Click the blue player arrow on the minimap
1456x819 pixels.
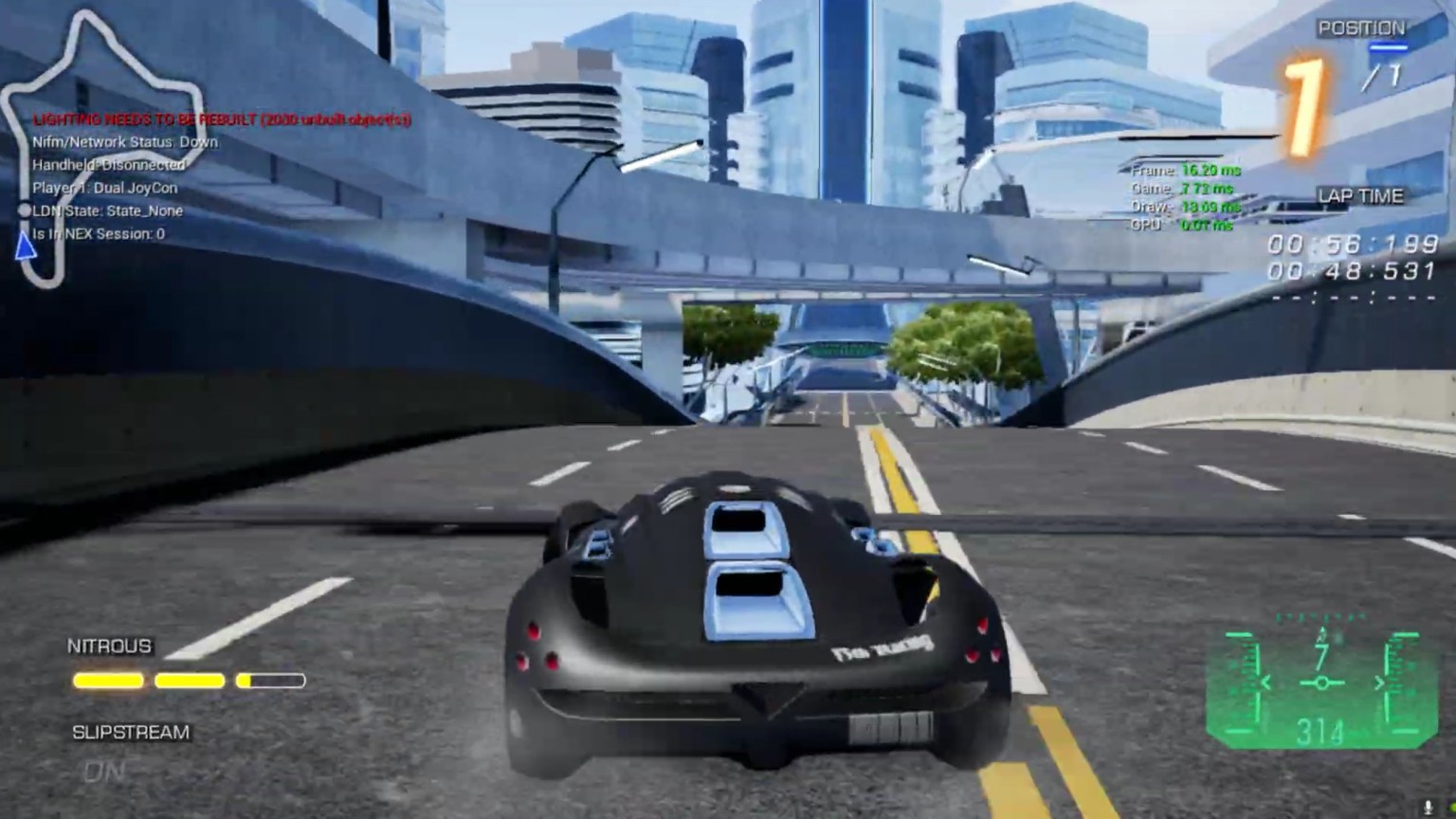pos(24,247)
